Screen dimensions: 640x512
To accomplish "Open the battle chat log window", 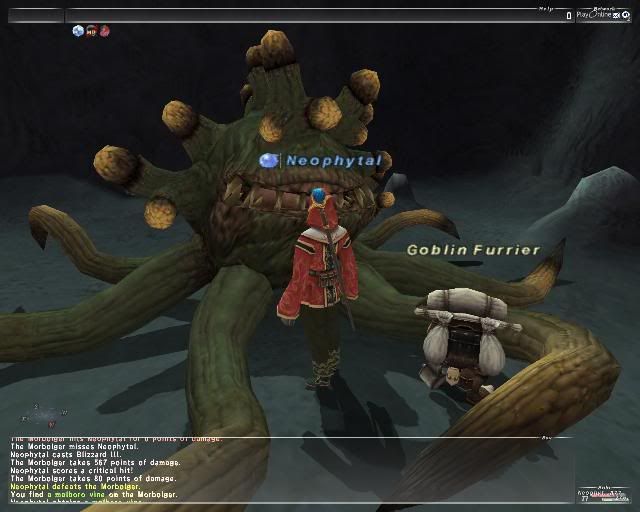I will click(x=270, y=468).
